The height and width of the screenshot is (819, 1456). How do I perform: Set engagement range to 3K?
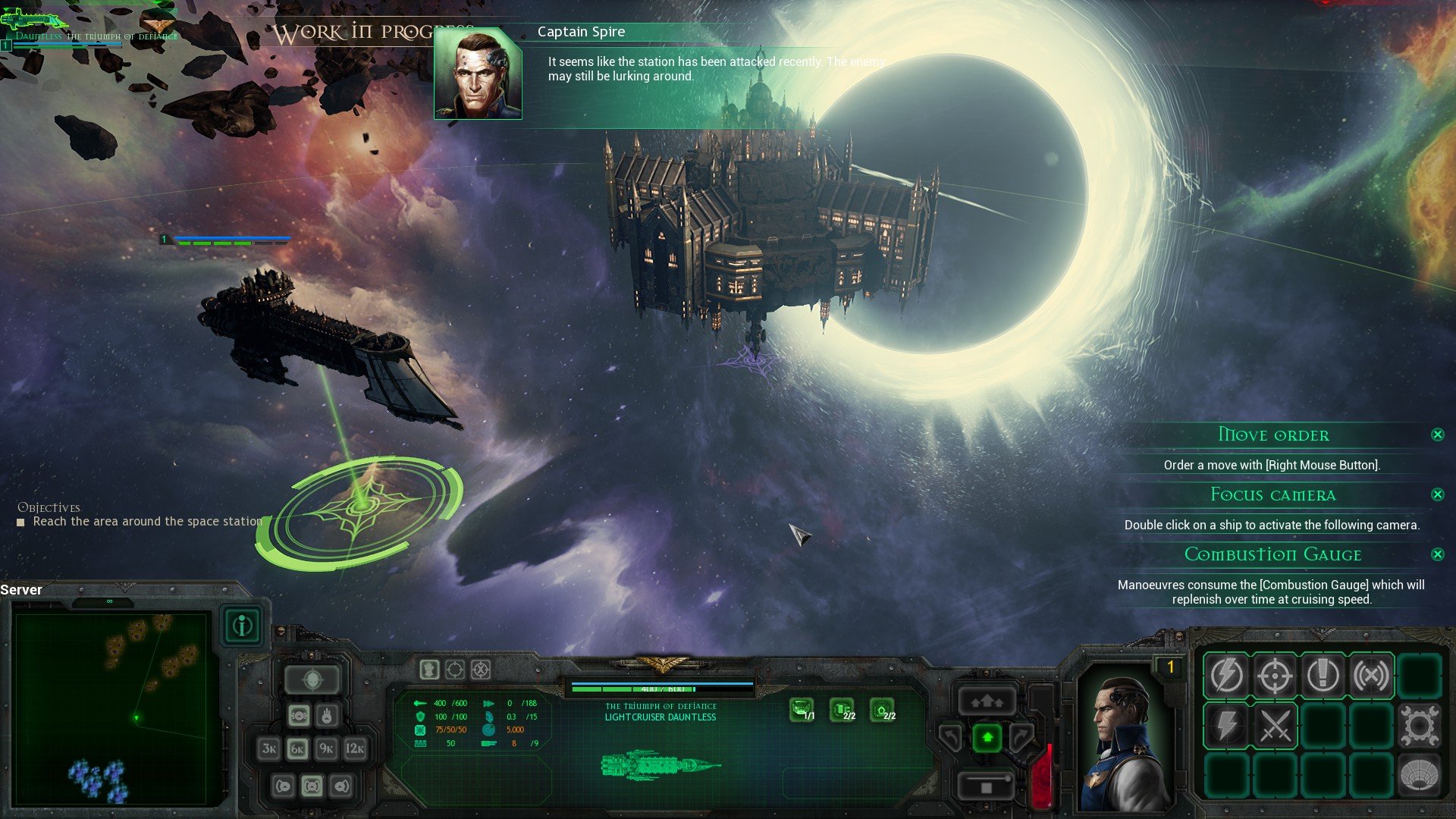(269, 748)
